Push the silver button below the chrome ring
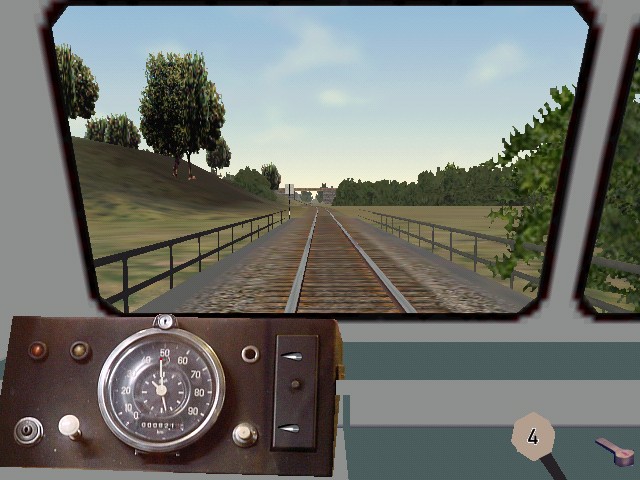Image resolution: width=640 pixels, height=480 pixels. coord(245,434)
